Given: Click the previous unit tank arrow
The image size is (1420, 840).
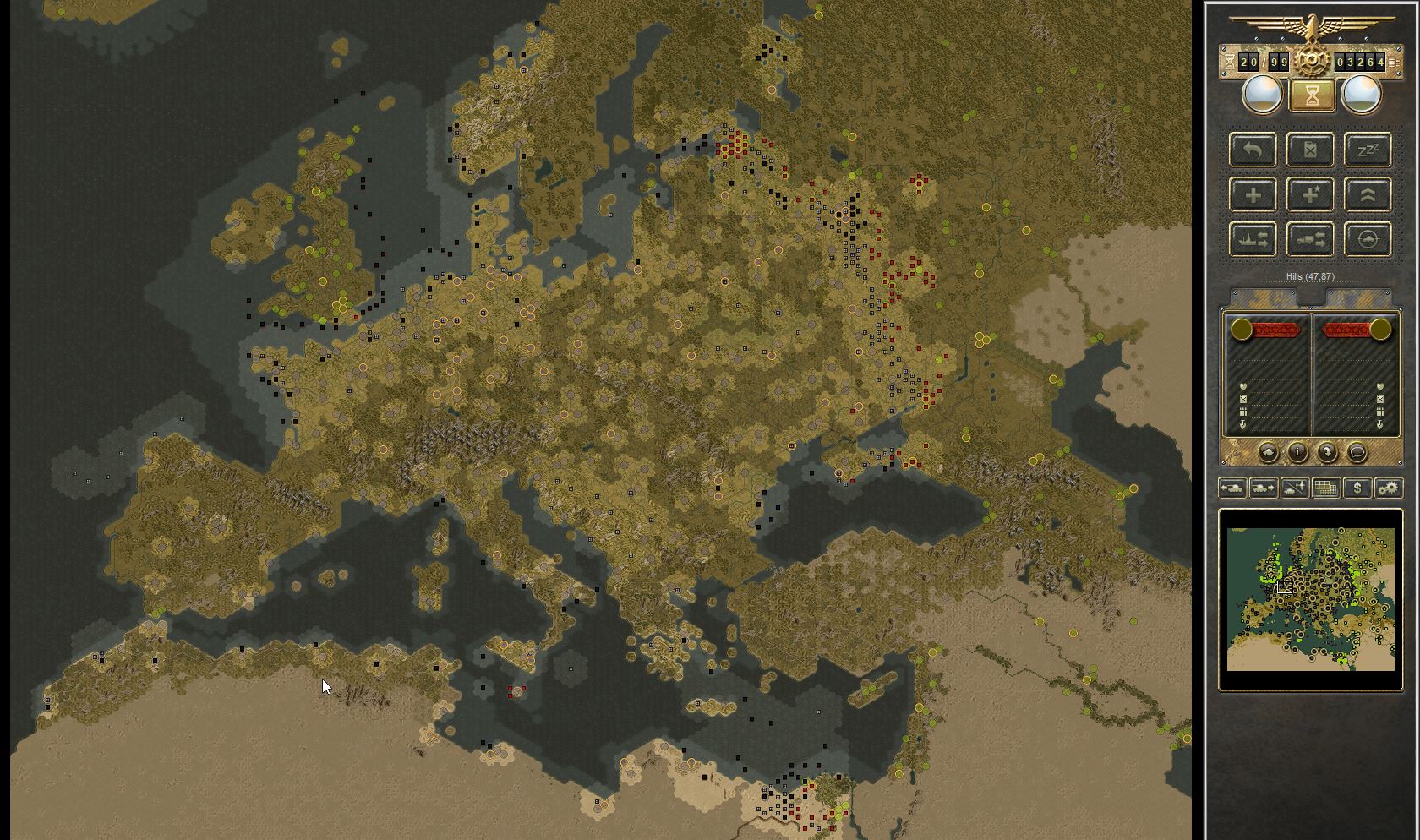Looking at the screenshot, I should coord(1232,488).
